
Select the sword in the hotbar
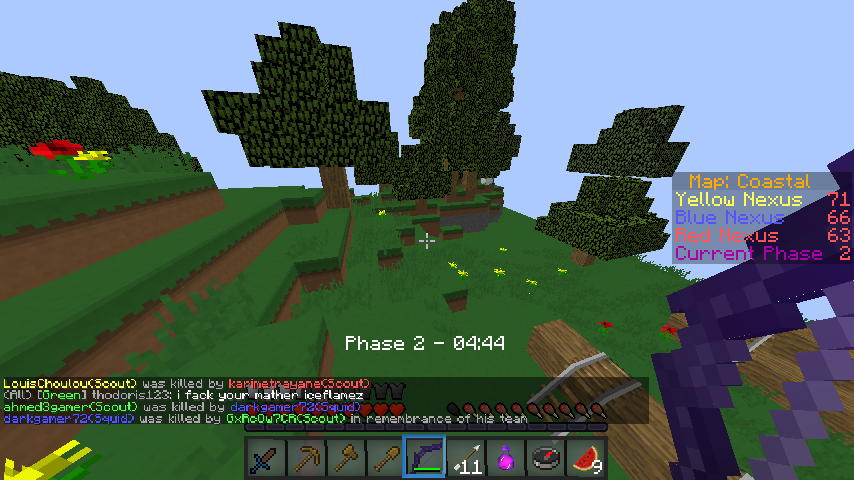click(x=265, y=458)
